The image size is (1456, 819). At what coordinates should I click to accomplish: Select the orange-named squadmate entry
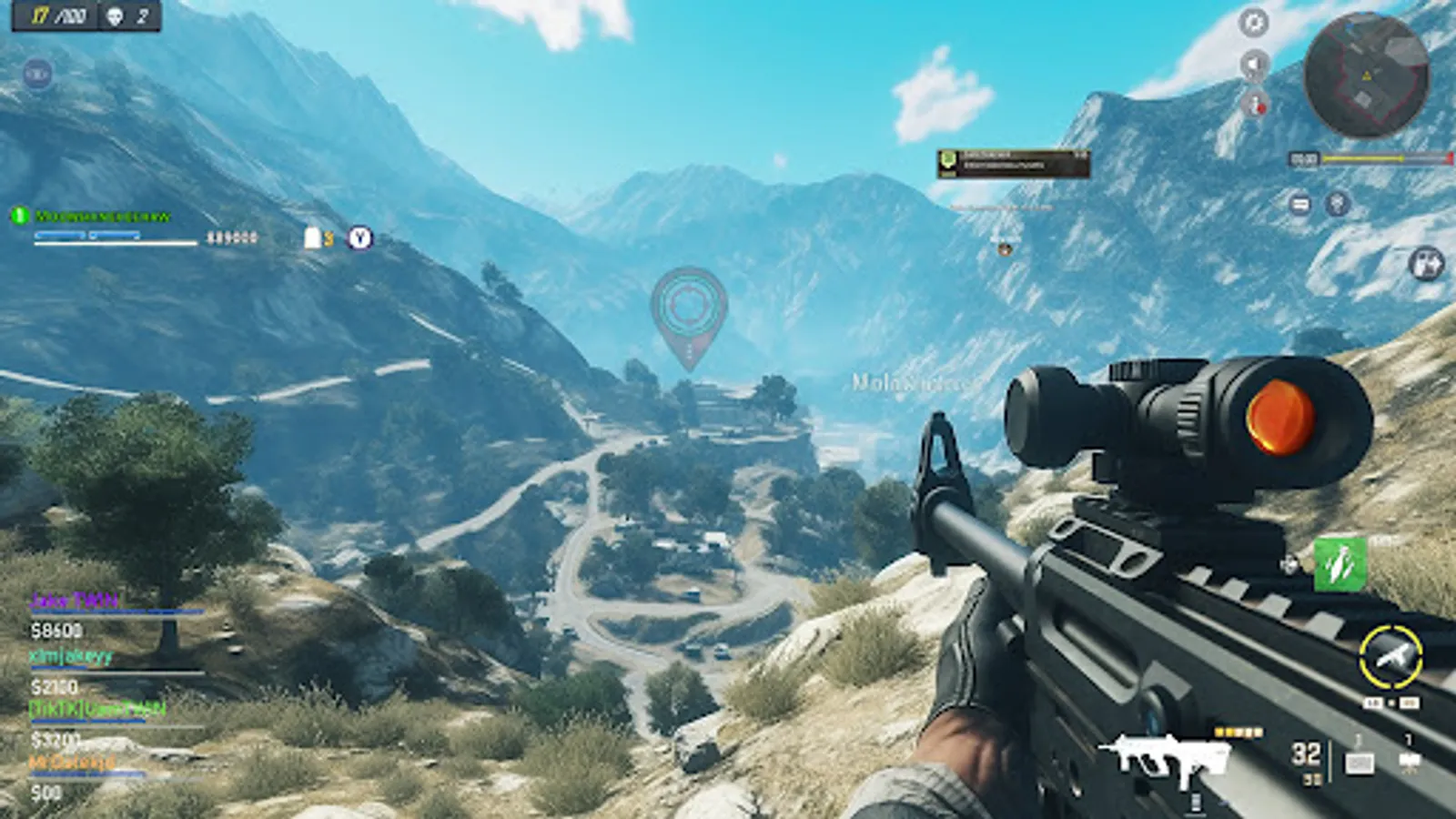click(73, 763)
